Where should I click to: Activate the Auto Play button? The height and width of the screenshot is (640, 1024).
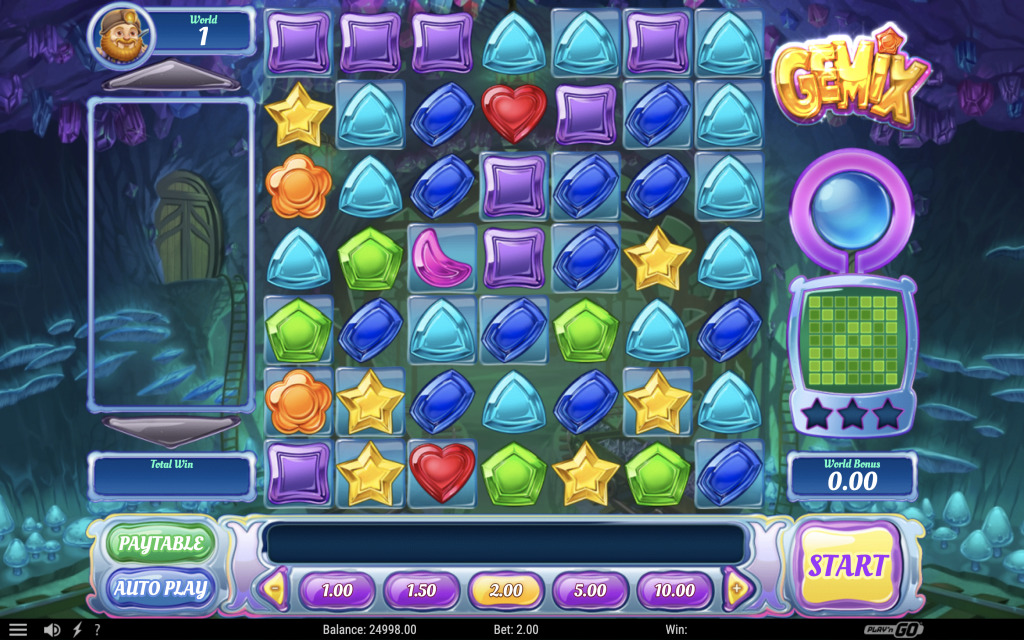click(161, 588)
